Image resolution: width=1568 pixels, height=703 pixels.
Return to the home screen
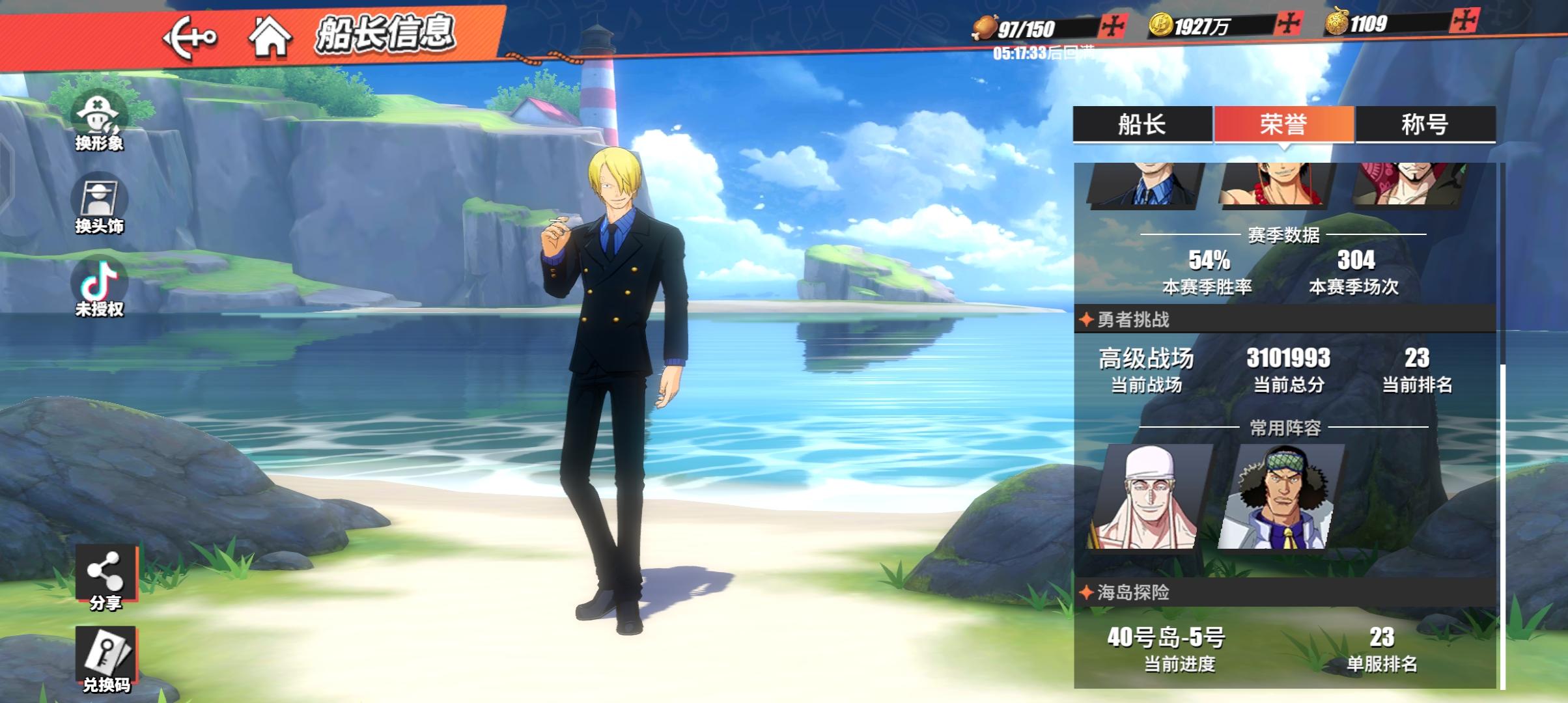pyautogui.click(x=270, y=36)
